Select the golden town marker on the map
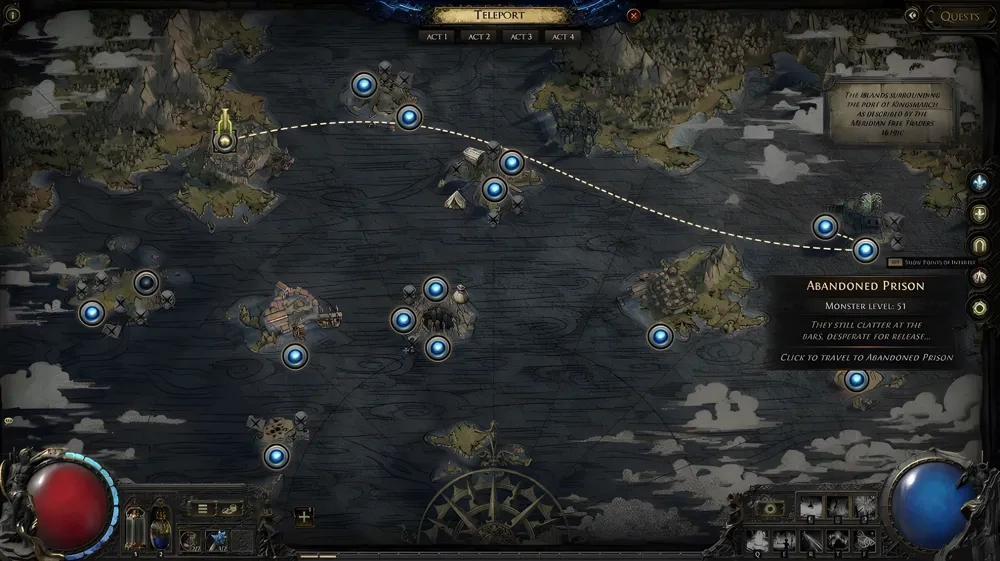Viewport: 1000px width, 561px height. [224, 139]
